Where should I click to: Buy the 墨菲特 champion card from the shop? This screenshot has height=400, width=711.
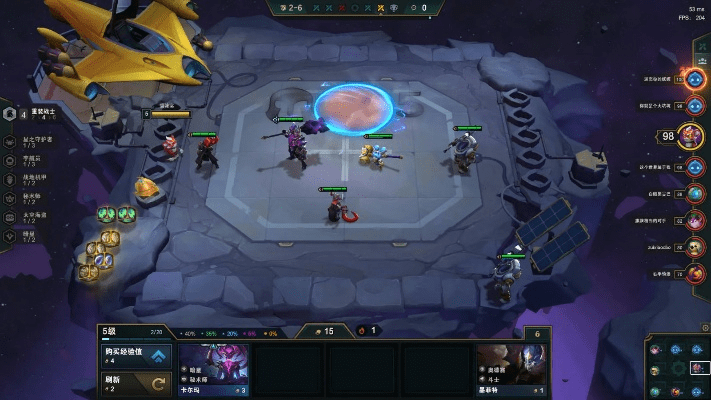point(513,369)
